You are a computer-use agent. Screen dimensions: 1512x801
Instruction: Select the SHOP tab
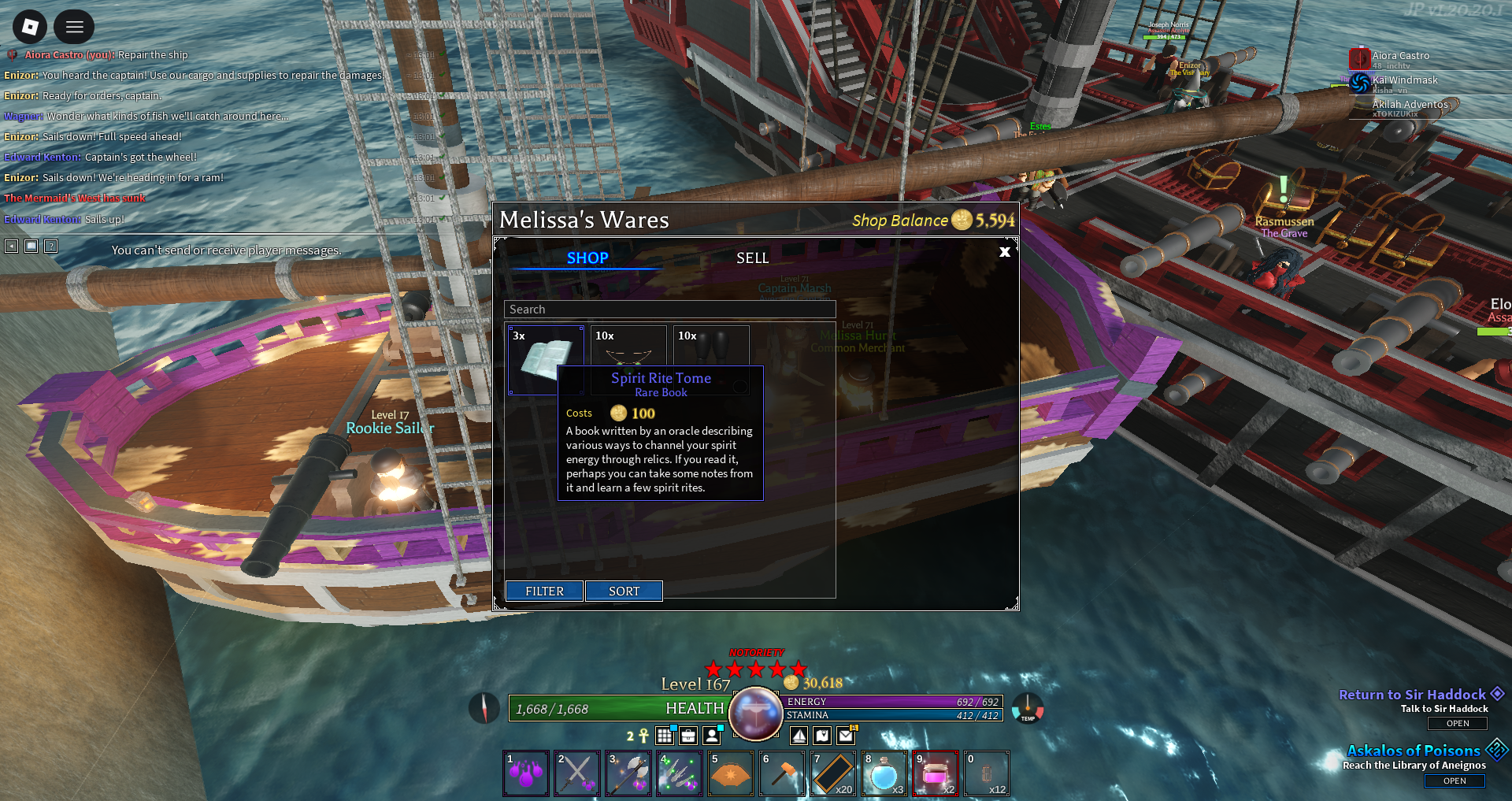587,258
